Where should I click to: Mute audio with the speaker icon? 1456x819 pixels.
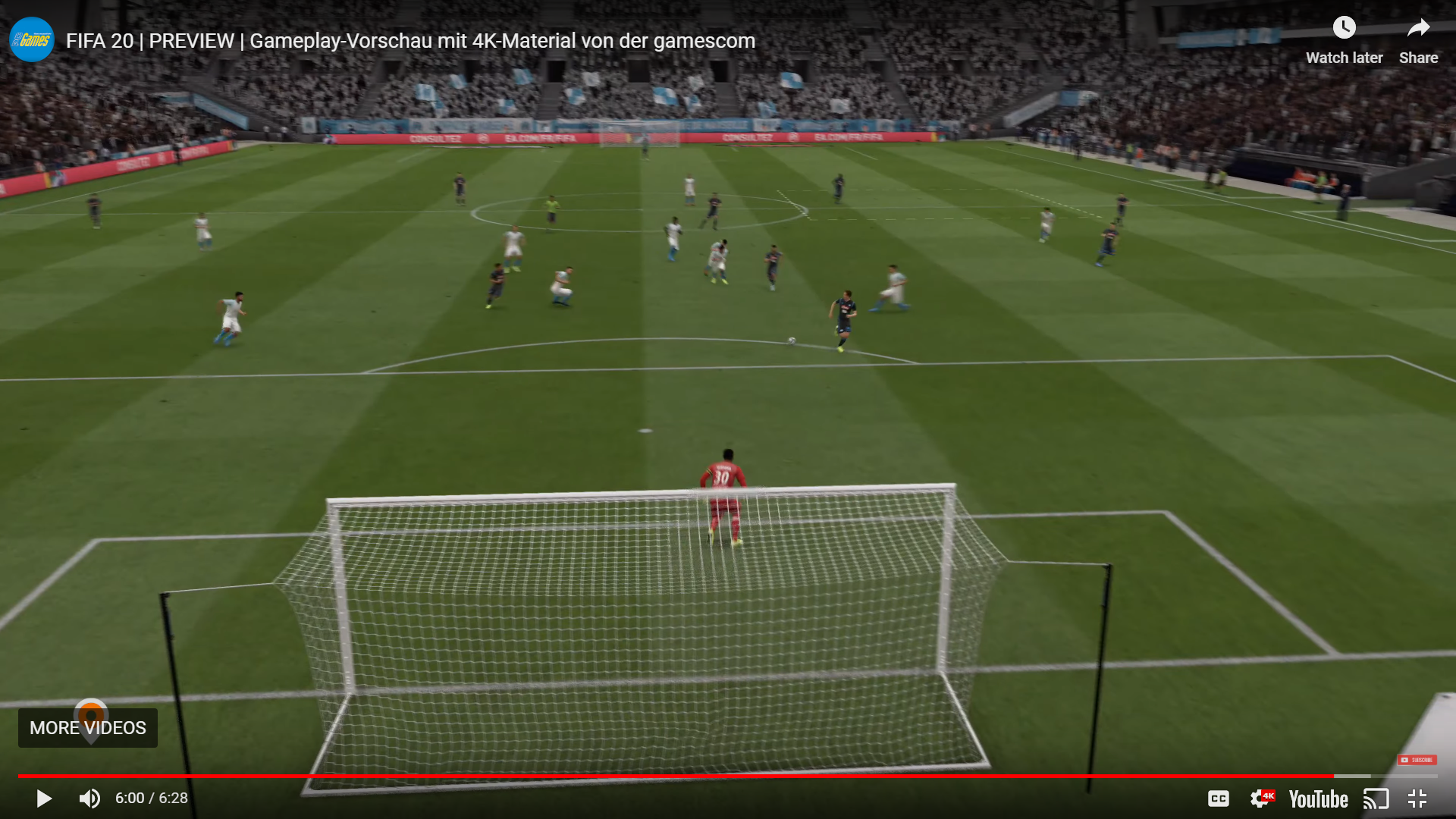89,799
